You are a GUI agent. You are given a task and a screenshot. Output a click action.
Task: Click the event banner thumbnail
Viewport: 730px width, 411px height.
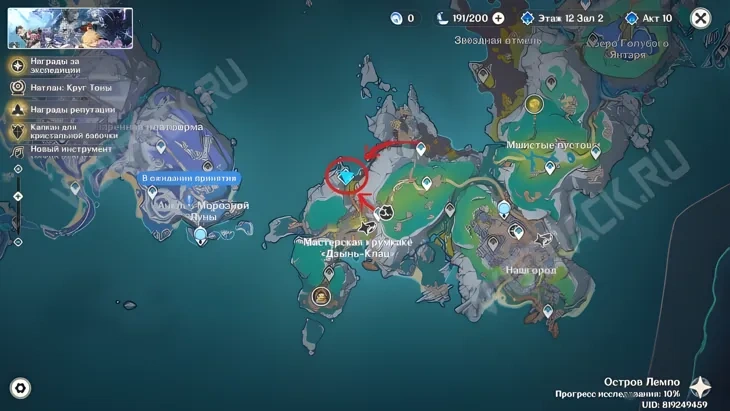(70, 28)
